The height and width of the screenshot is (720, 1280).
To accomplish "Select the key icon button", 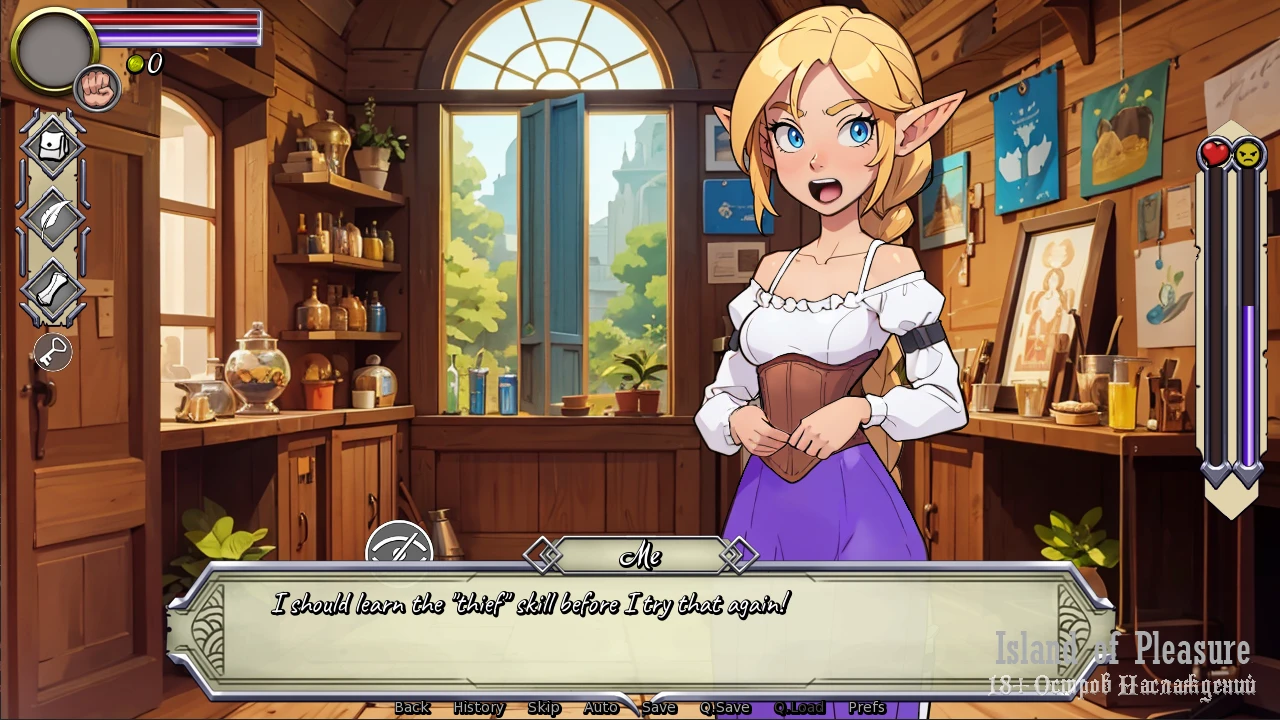I will click(52, 351).
